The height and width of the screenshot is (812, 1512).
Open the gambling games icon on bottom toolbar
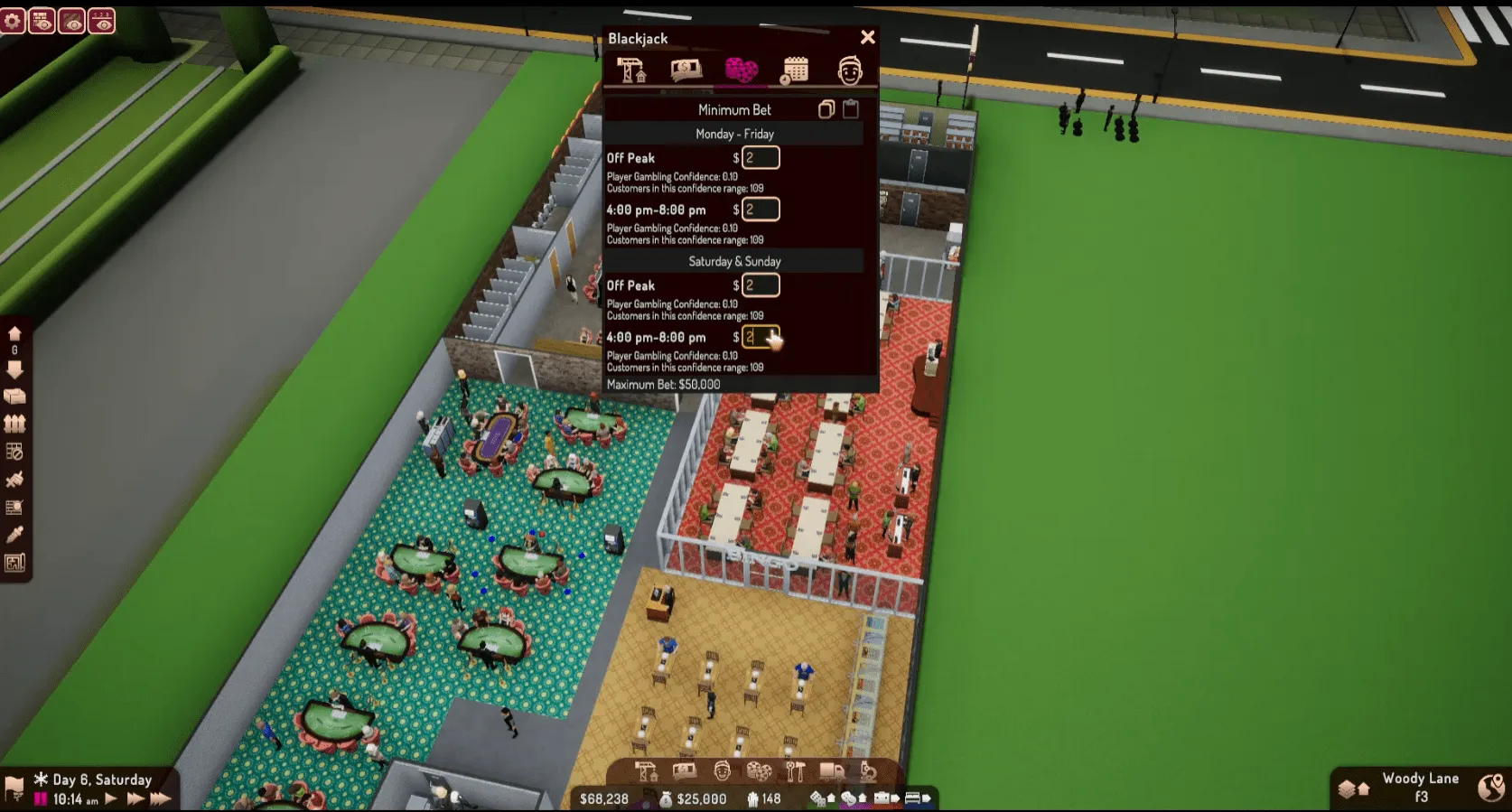(758, 772)
